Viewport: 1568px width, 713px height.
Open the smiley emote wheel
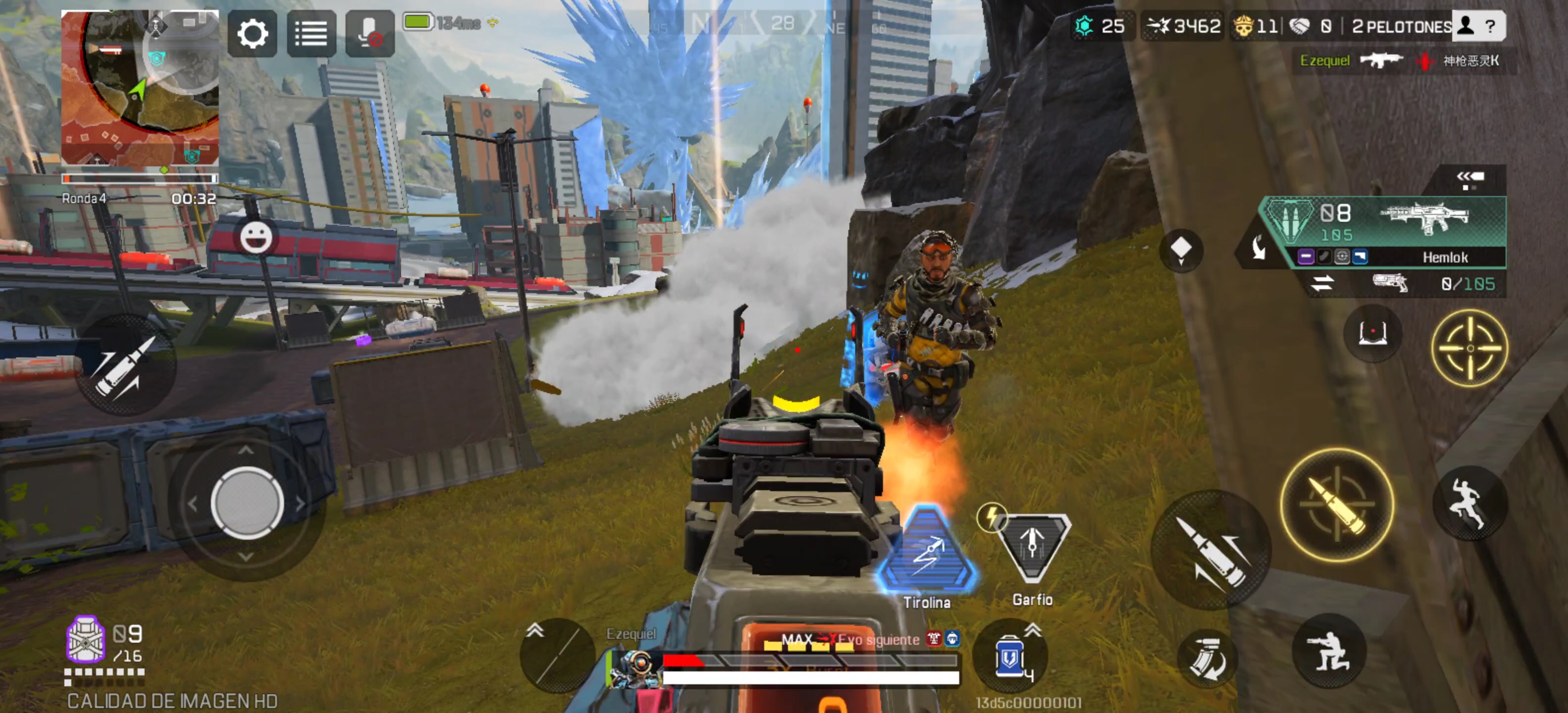point(256,237)
